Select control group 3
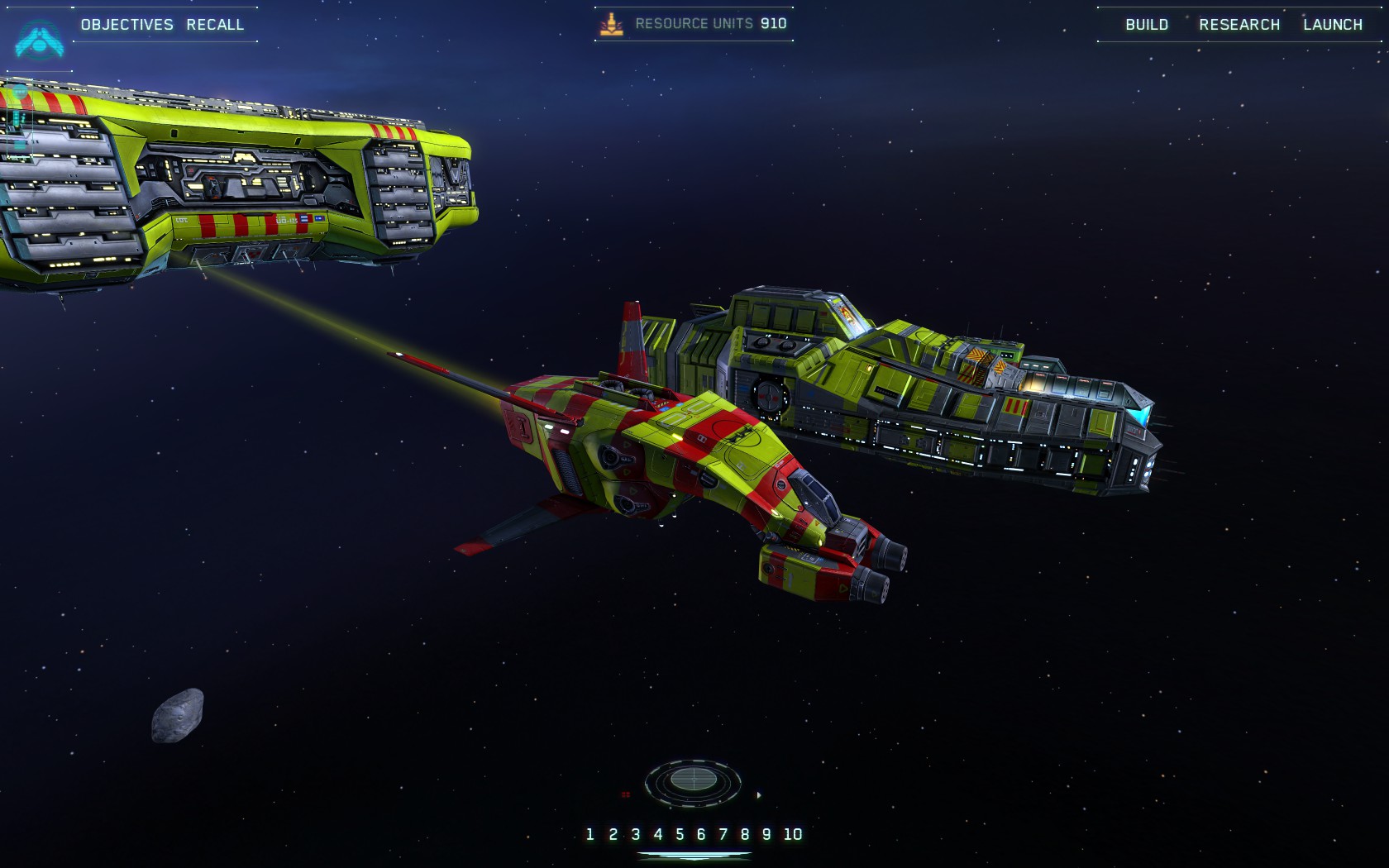This screenshot has width=1389, height=868. (x=635, y=834)
